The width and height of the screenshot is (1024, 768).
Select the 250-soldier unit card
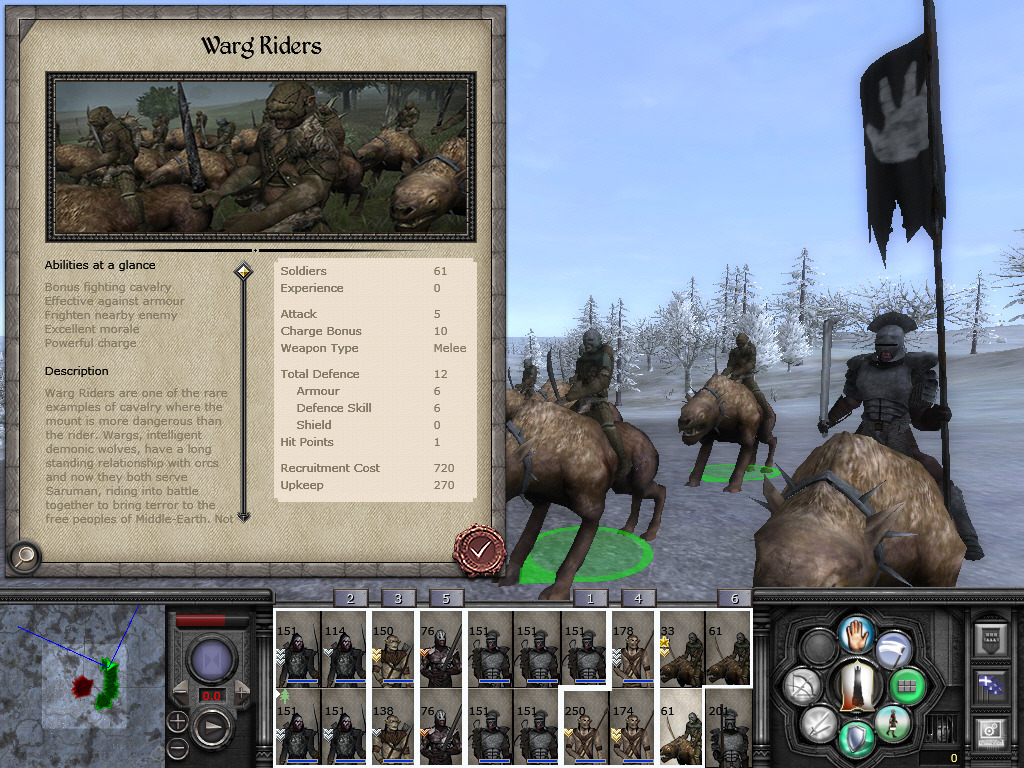(x=586, y=727)
